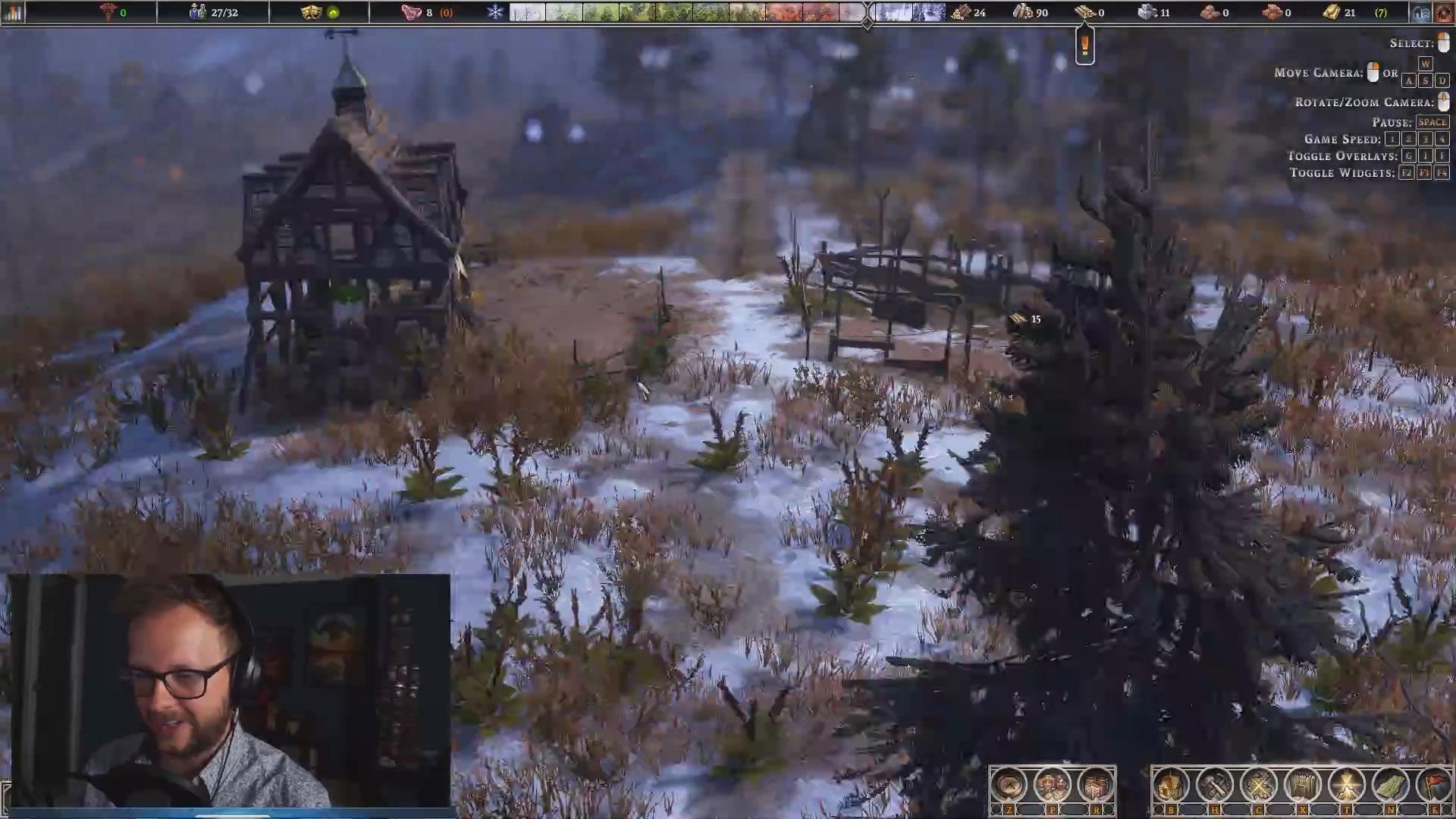Click the orange exclamation alert under planks

pyautogui.click(x=1085, y=45)
